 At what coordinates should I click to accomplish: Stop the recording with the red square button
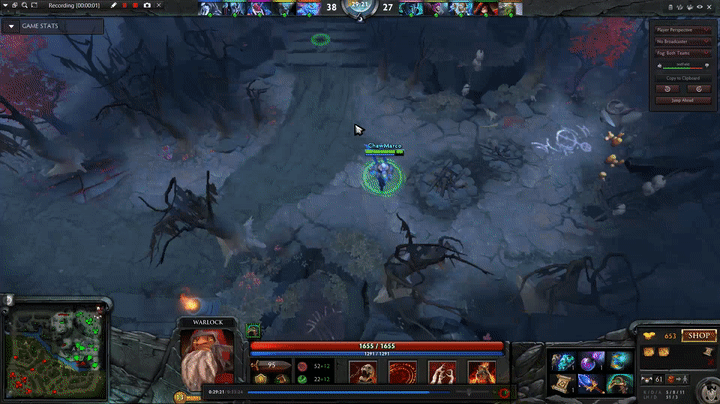point(135,6)
